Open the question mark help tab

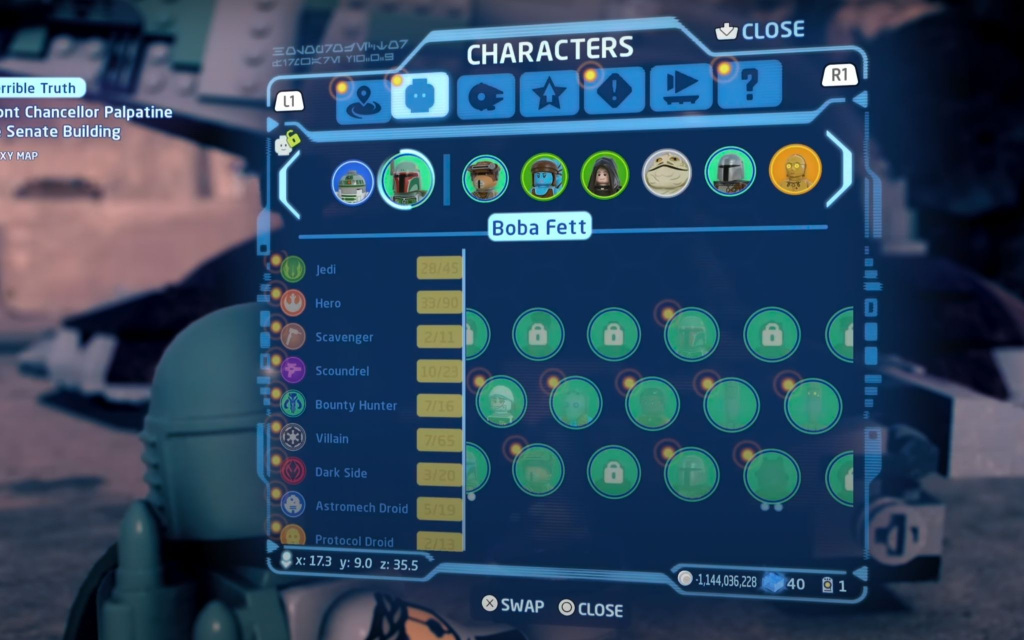click(748, 86)
